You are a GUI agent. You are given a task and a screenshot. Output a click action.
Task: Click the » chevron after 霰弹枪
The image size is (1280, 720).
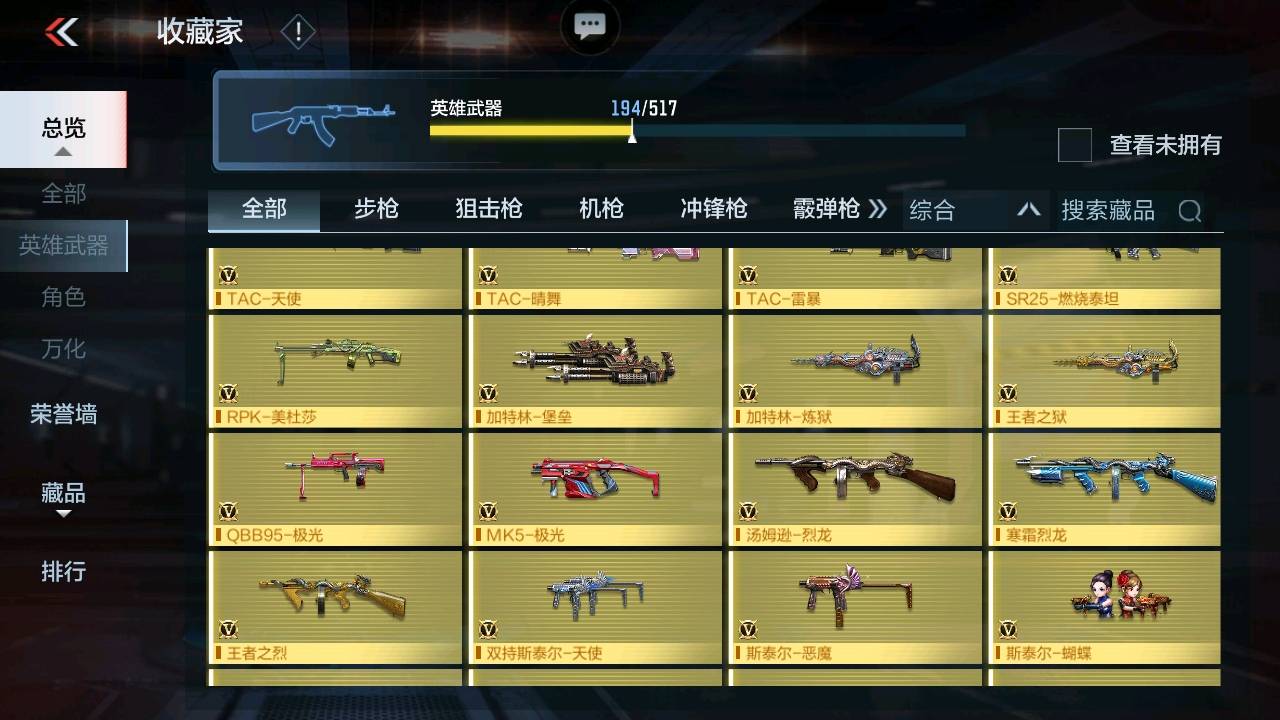click(x=877, y=209)
